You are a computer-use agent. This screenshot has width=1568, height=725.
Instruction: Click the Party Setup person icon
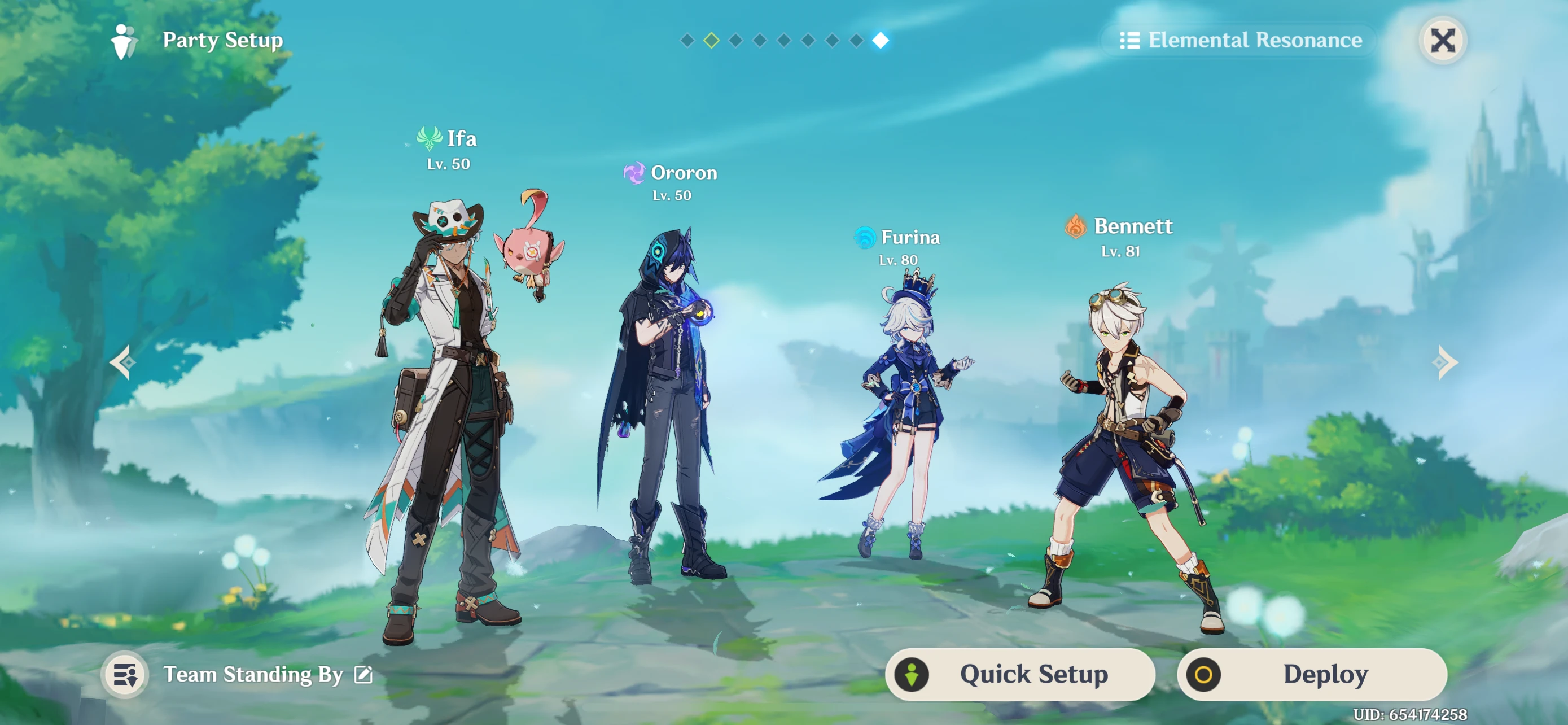pos(124,40)
